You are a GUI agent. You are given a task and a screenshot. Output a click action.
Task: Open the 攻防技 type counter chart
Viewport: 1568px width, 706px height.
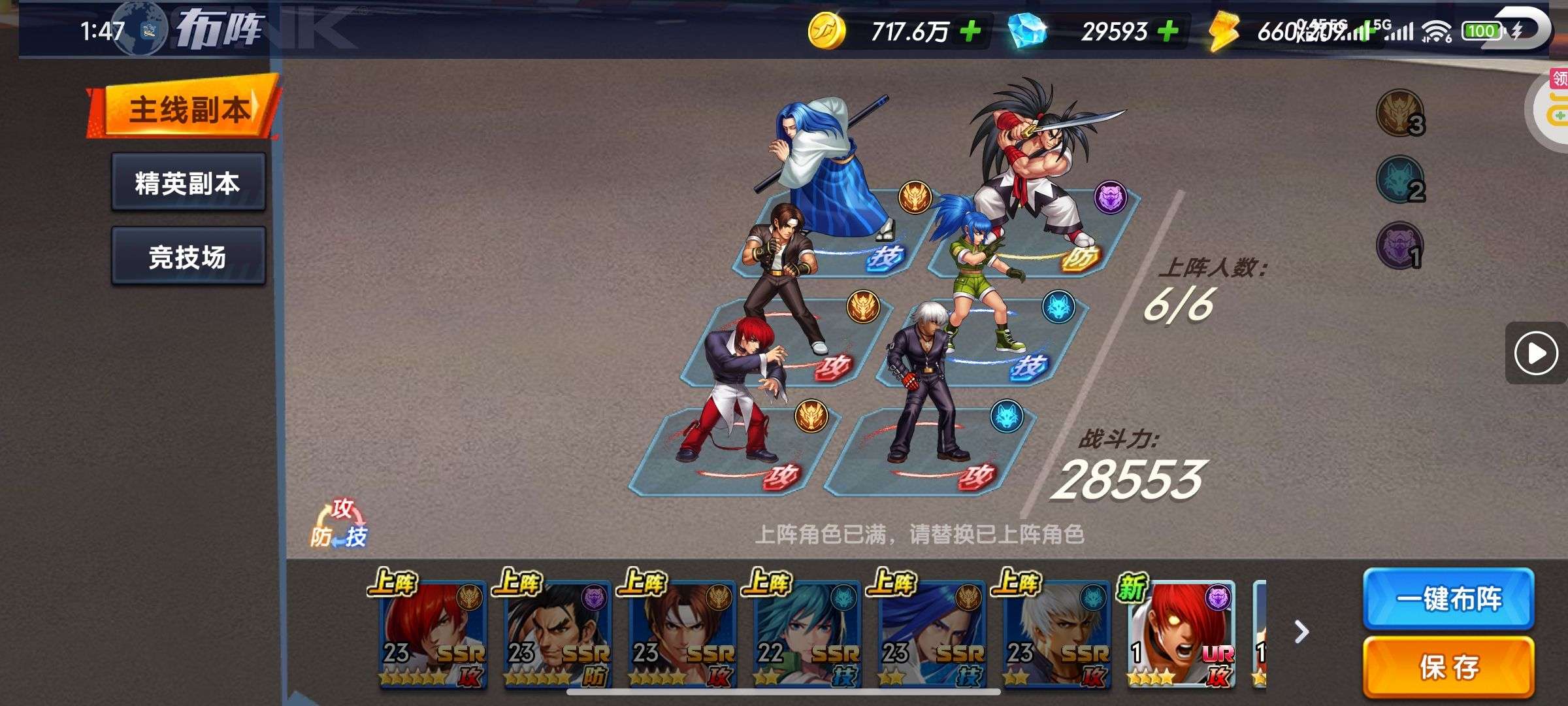(x=340, y=524)
